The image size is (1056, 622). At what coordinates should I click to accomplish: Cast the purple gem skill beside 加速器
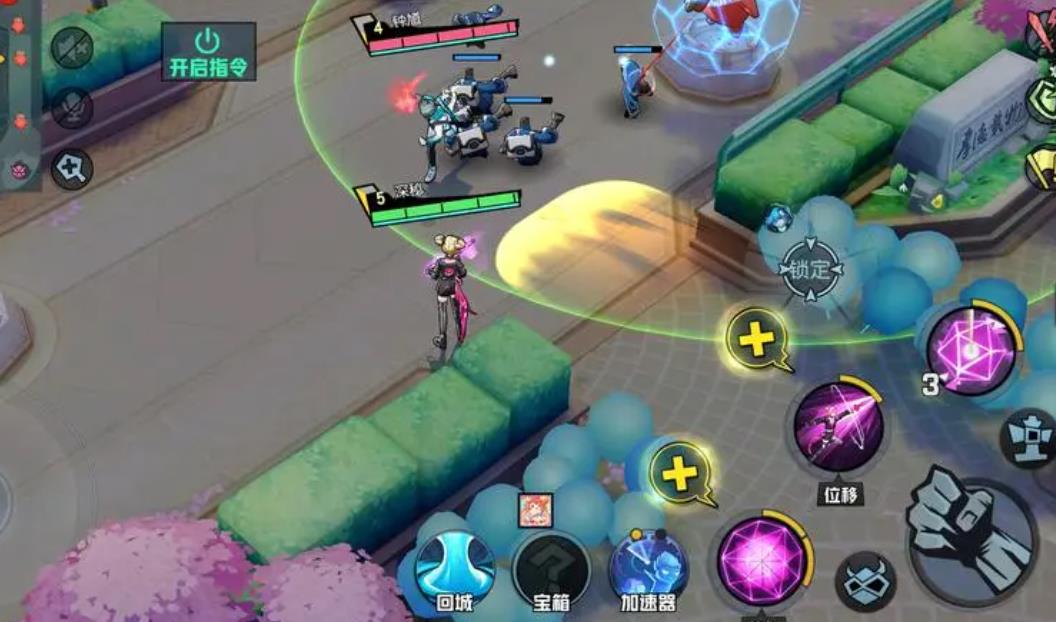point(762,560)
